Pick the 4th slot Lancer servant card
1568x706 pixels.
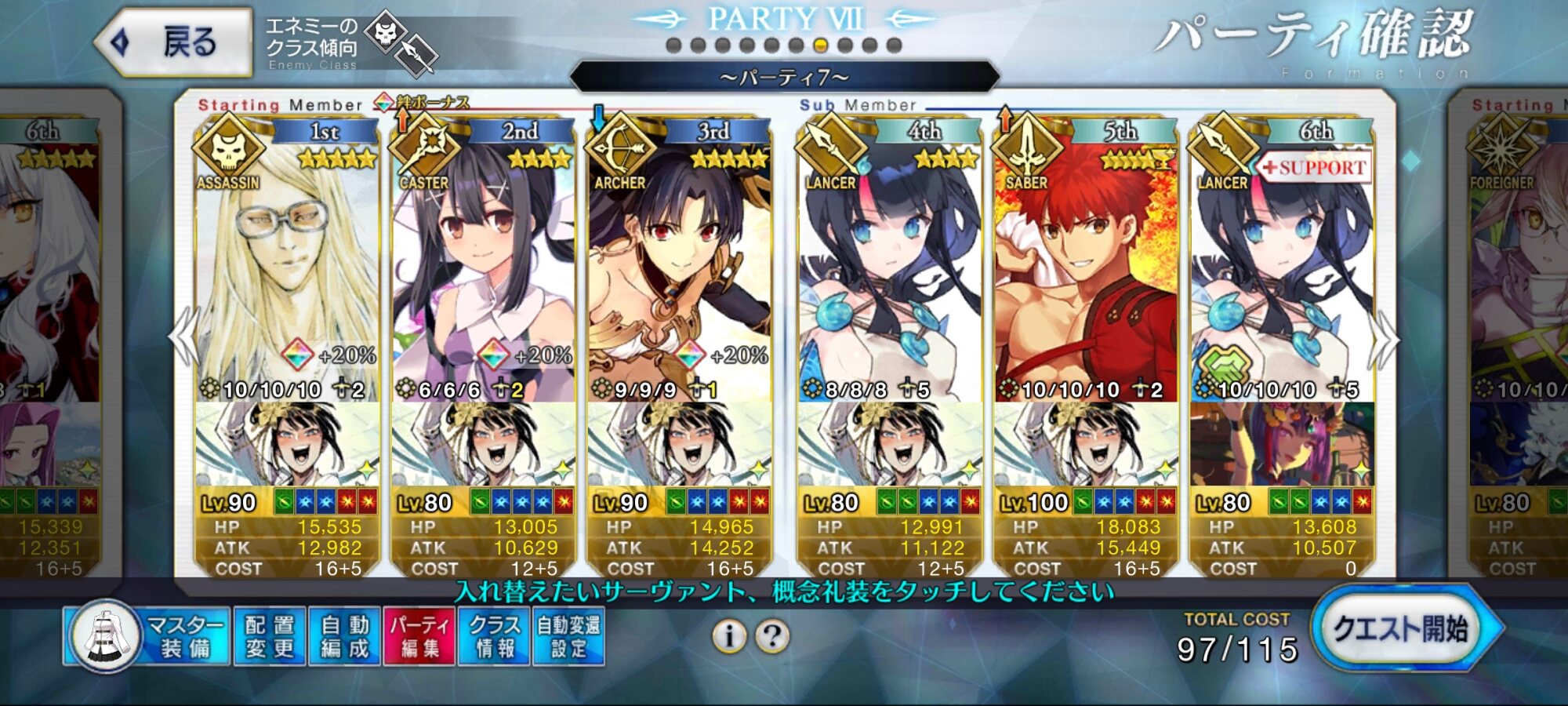click(890, 267)
